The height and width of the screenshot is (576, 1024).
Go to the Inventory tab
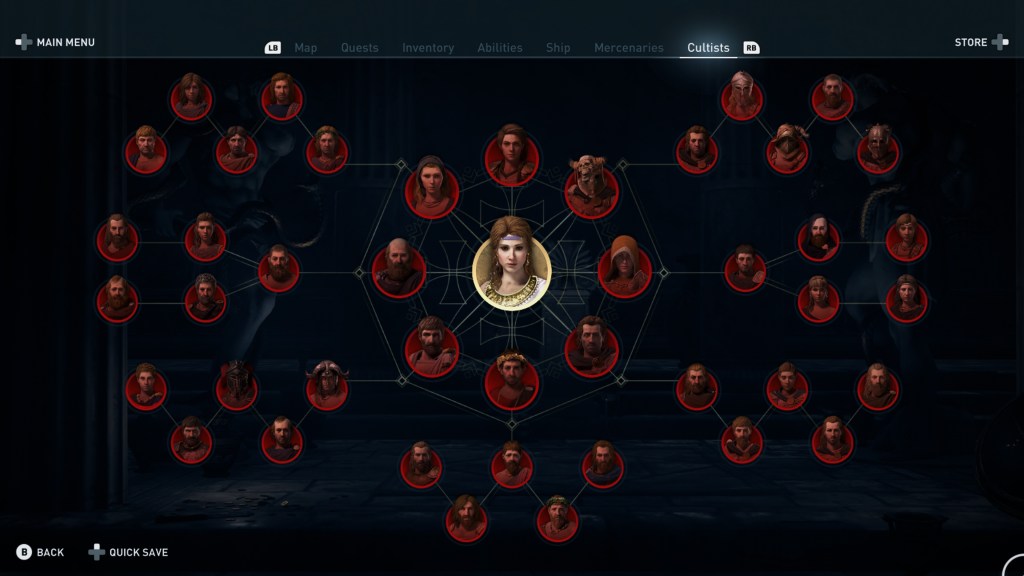(428, 48)
